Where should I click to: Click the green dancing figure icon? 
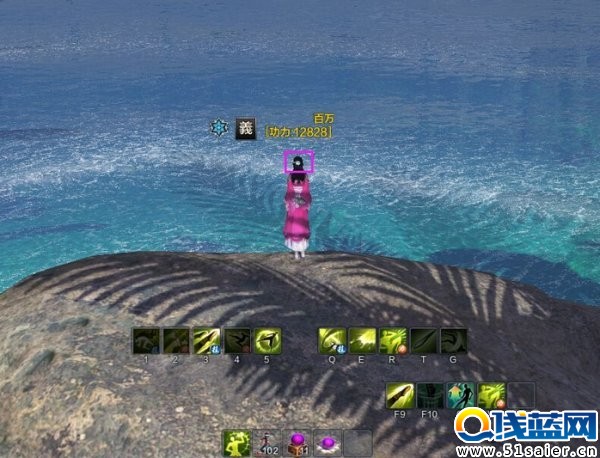[237, 443]
